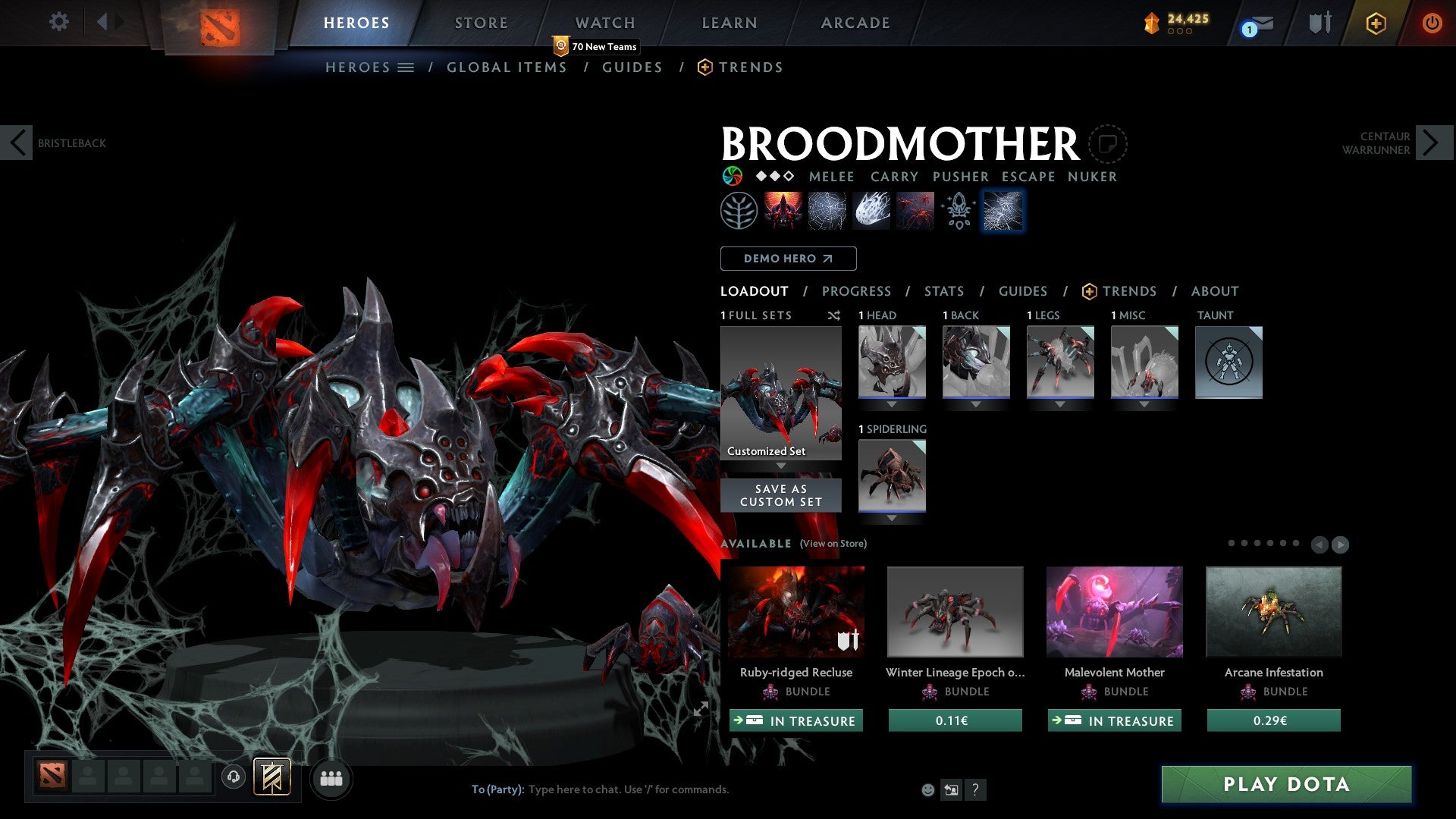
Task: Expand the hamburger menu beside HEROES
Action: tap(406, 67)
